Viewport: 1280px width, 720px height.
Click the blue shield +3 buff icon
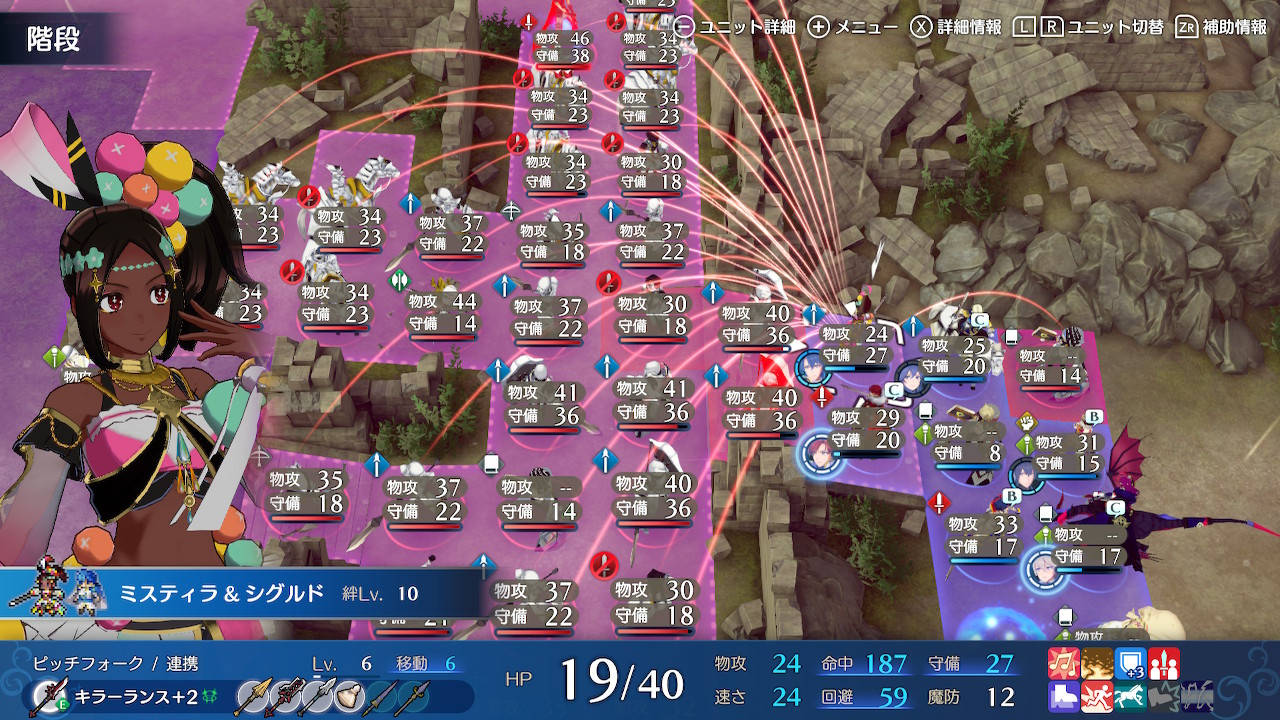(x=1131, y=663)
